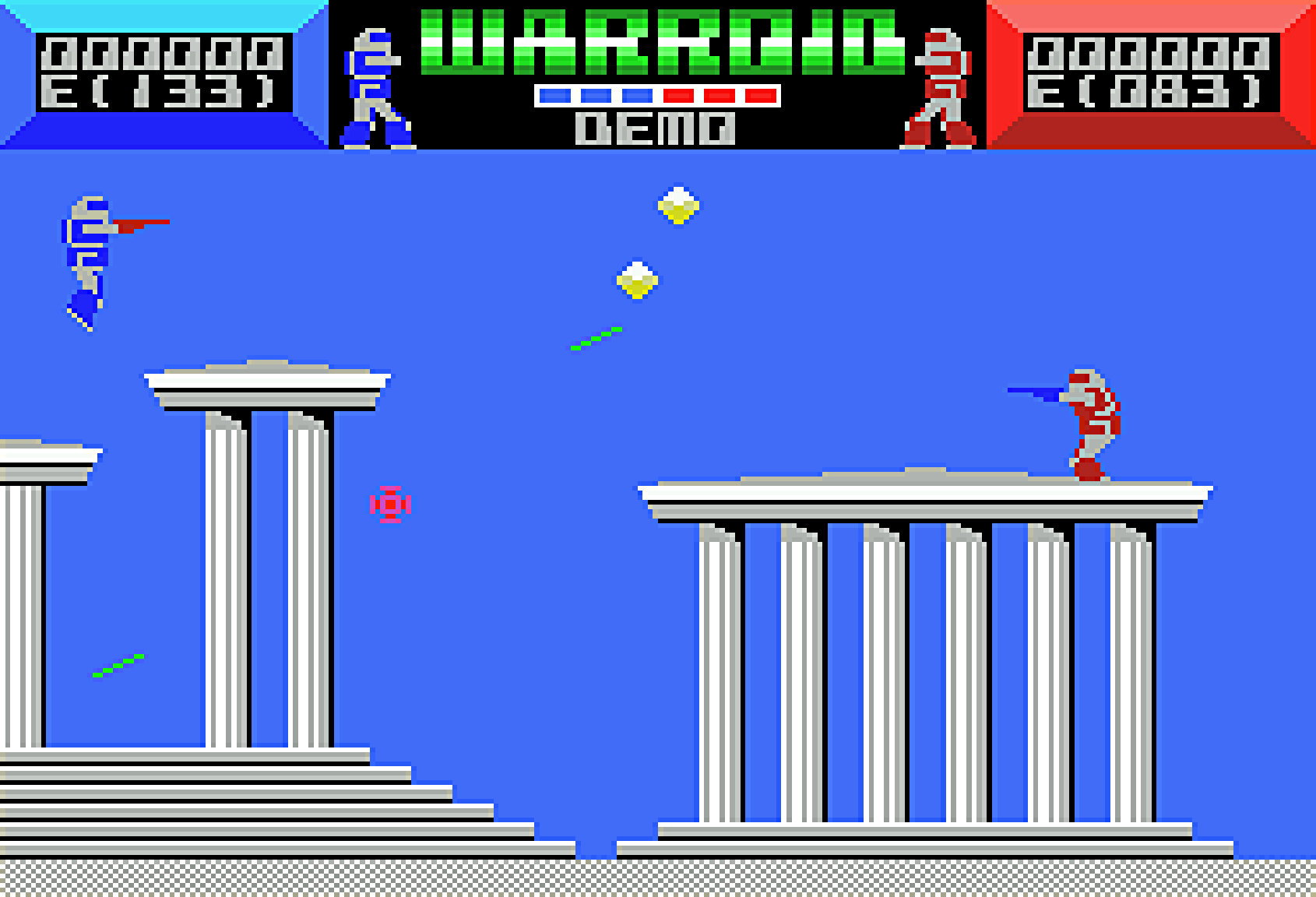Click the green laser beam near center
Viewport: 1316px width, 897px height.
[x=596, y=339]
